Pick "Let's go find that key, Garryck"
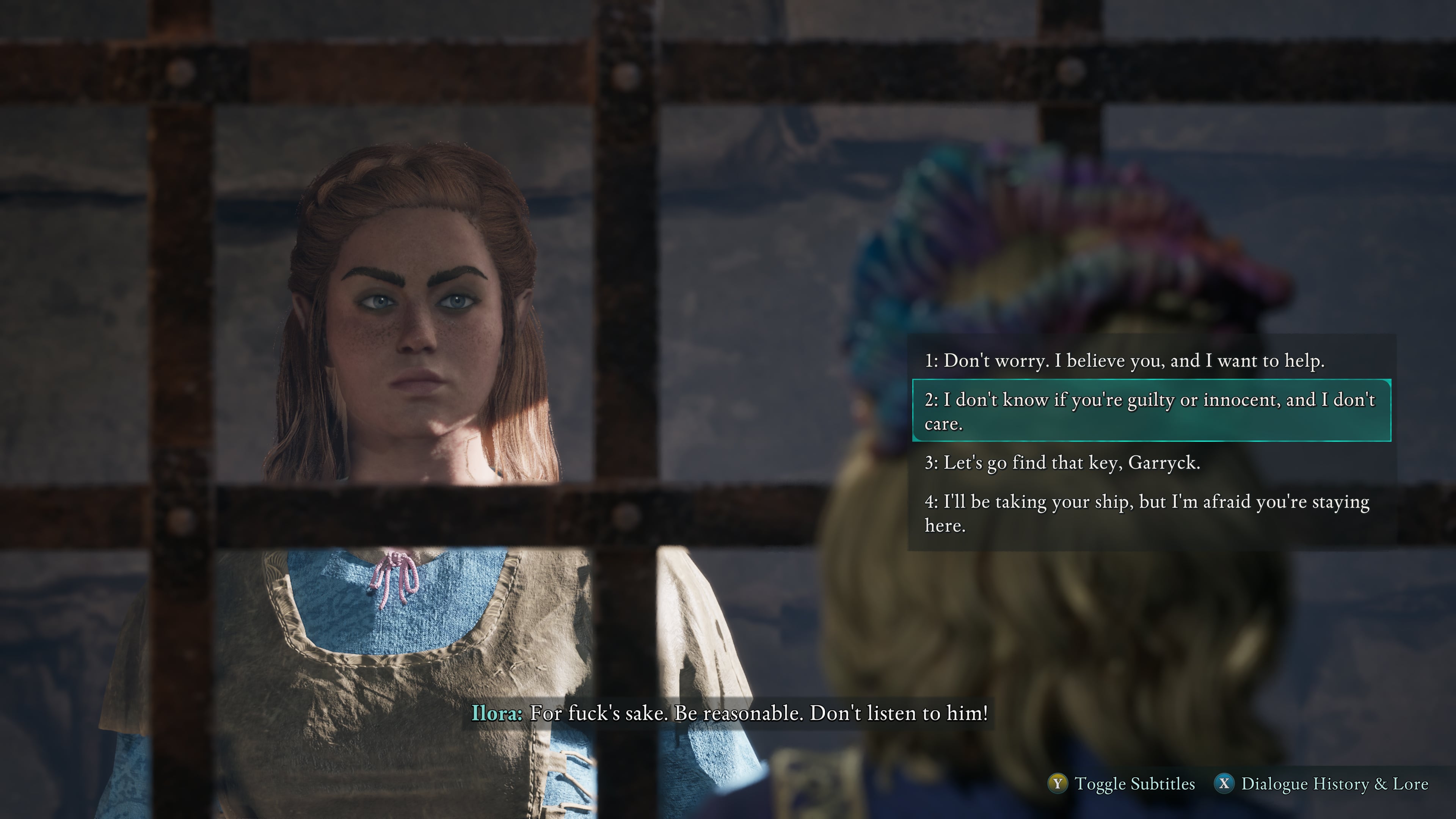This screenshot has height=819, width=1456. pos(1062,463)
